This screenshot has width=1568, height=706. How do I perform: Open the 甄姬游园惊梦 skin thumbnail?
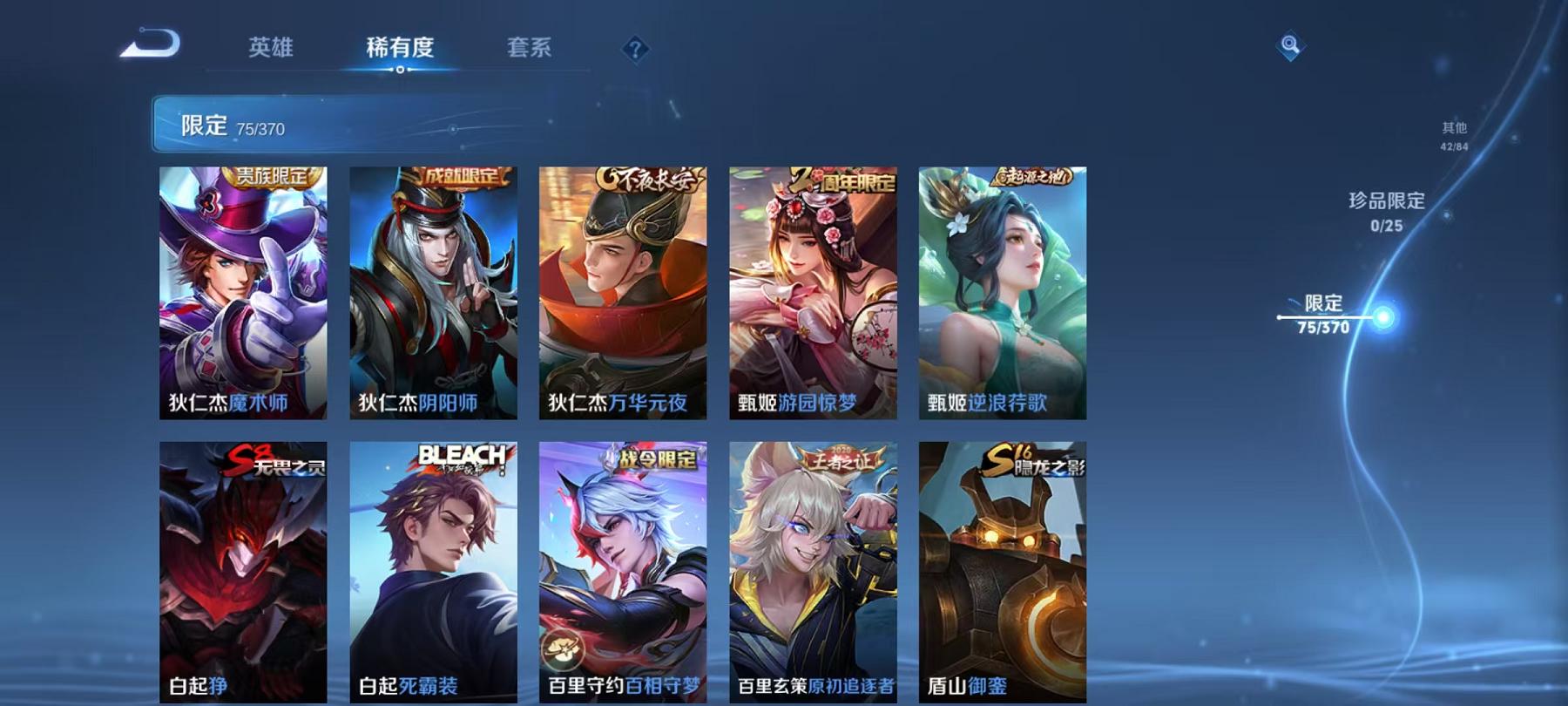click(812, 292)
